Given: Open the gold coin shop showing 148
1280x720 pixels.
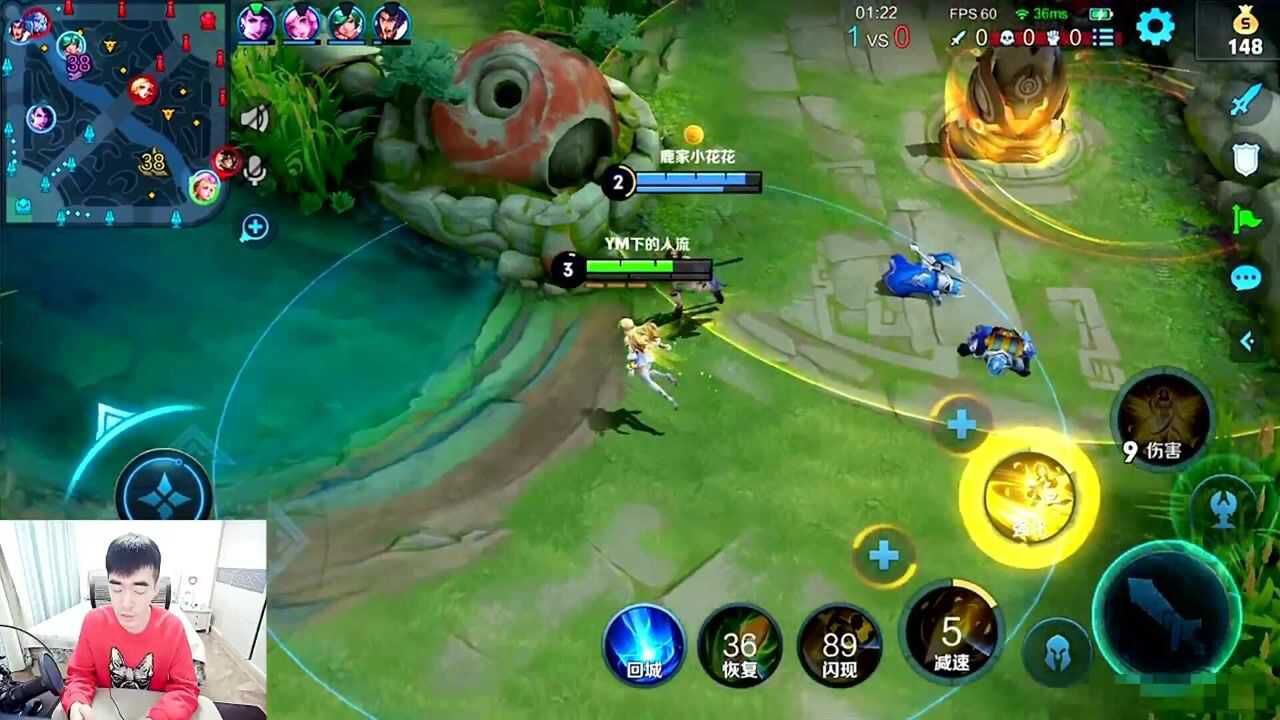Looking at the screenshot, I should 1245,30.
